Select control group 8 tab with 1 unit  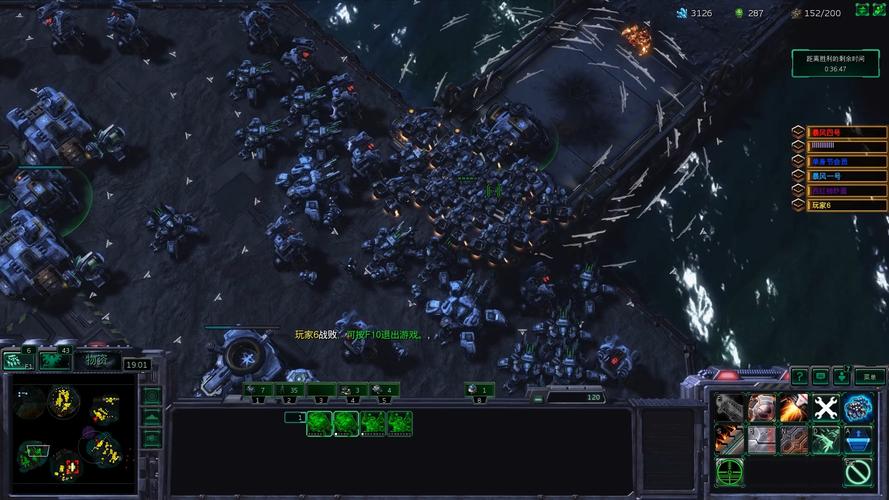coord(480,390)
